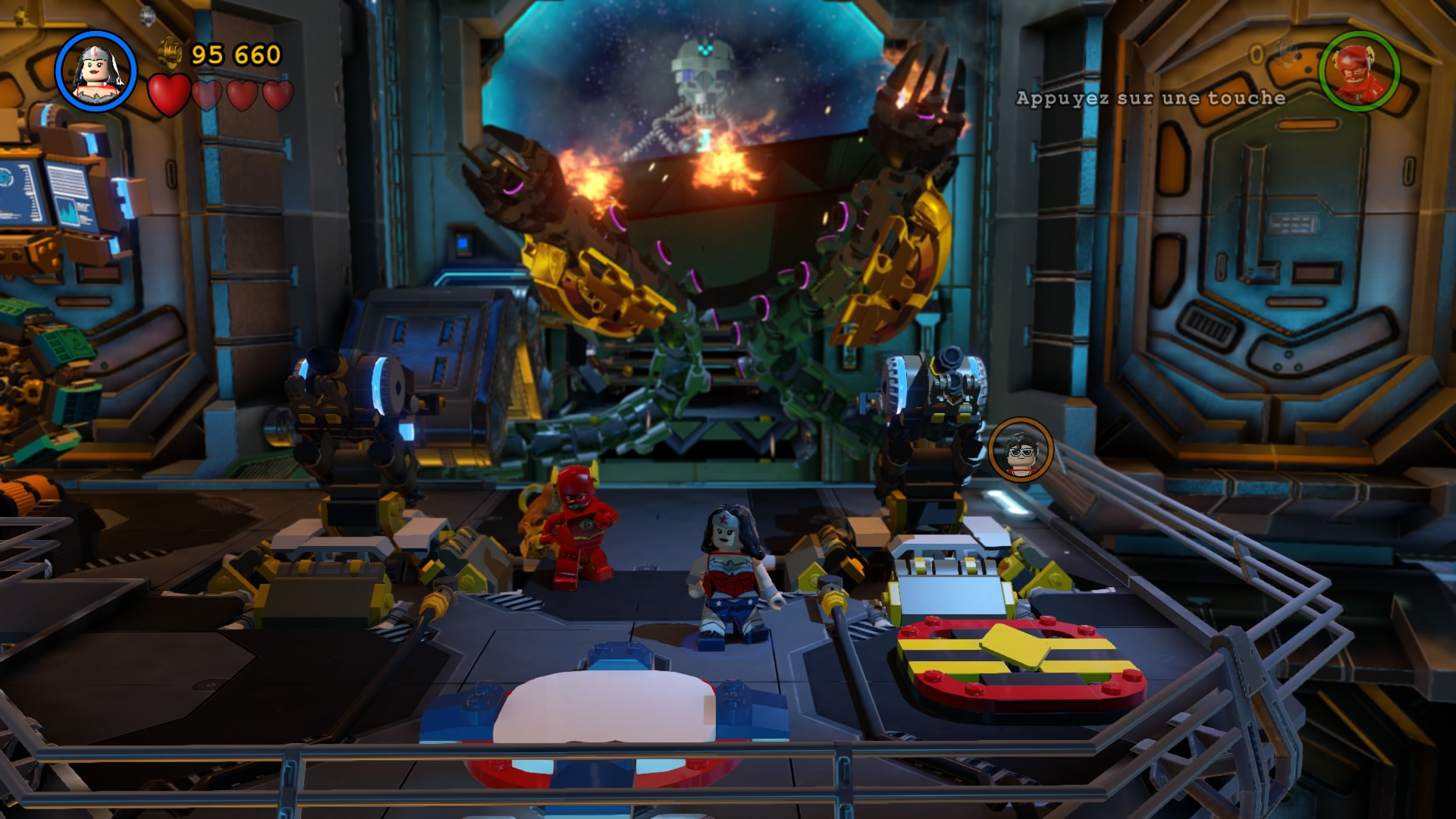Click the Plastic Man character marker

click(x=1021, y=449)
